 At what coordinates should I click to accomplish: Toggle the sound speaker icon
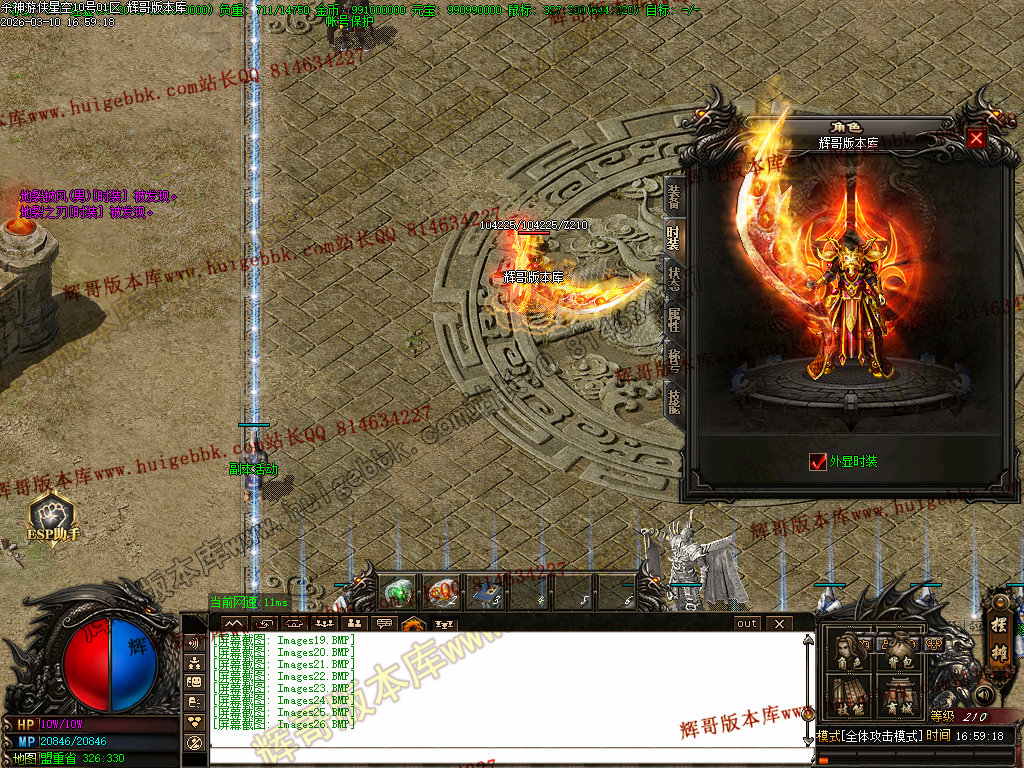click(x=984, y=693)
